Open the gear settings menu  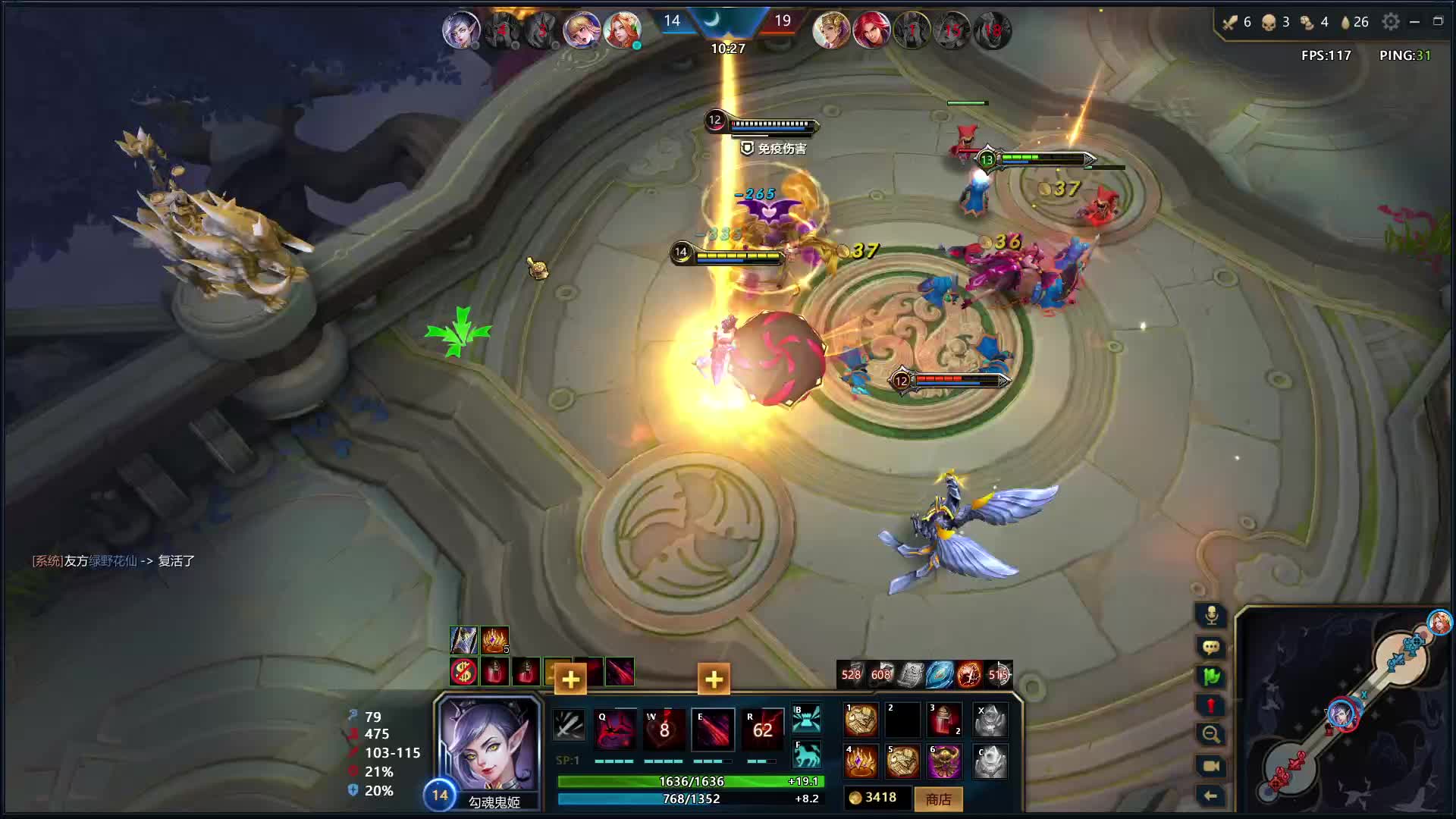[1390, 22]
